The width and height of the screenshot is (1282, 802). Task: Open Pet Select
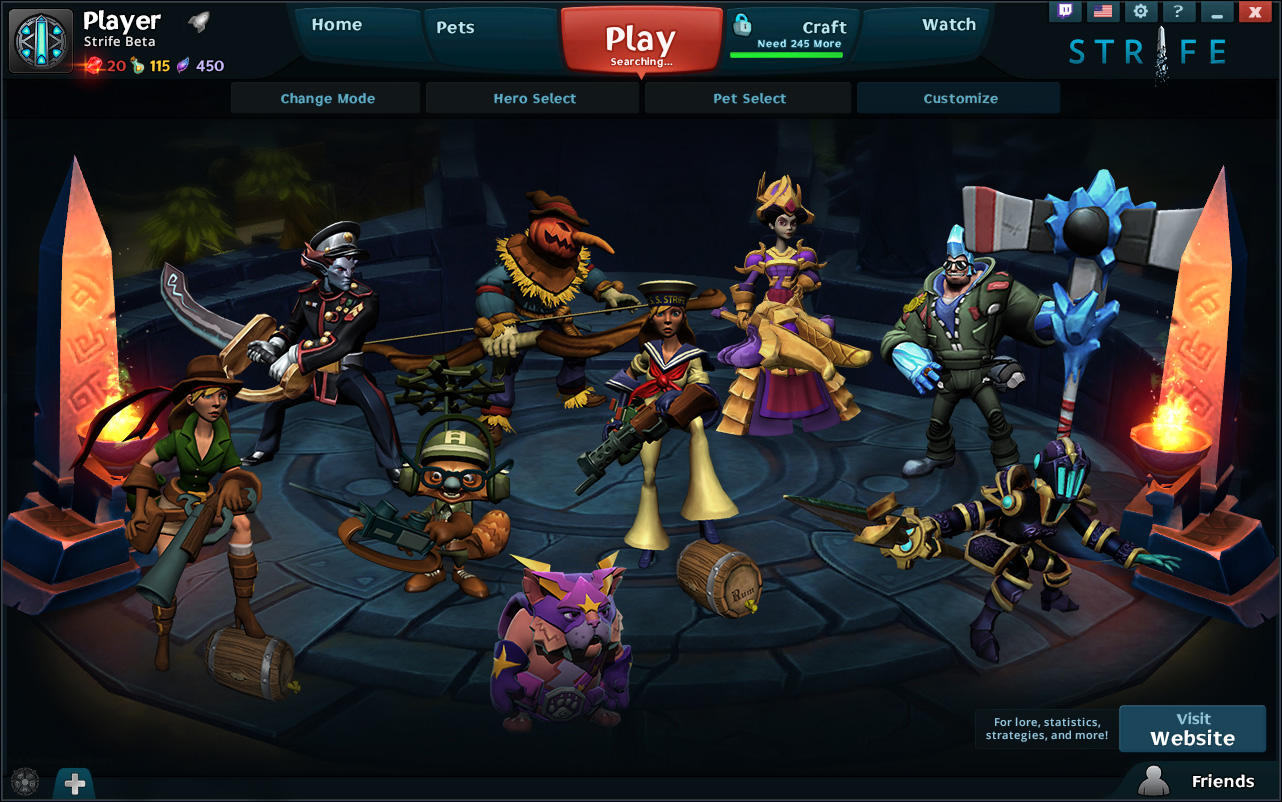click(x=749, y=98)
